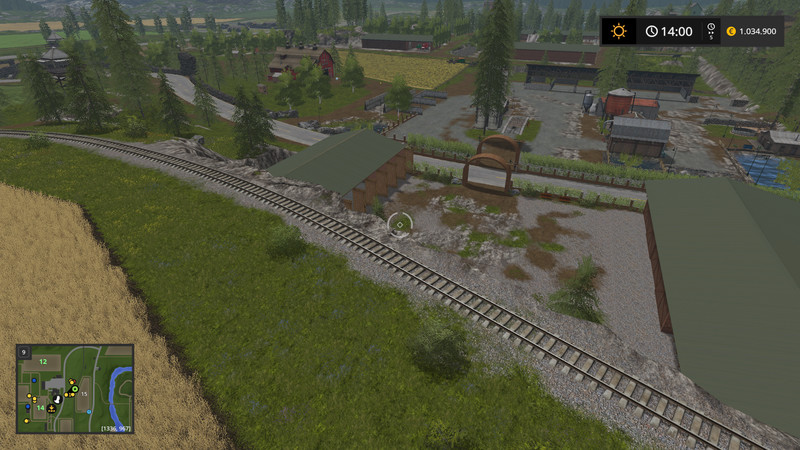Select the field 15 marker on minimap
This screenshot has width=800, height=450.
[x=85, y=395]
